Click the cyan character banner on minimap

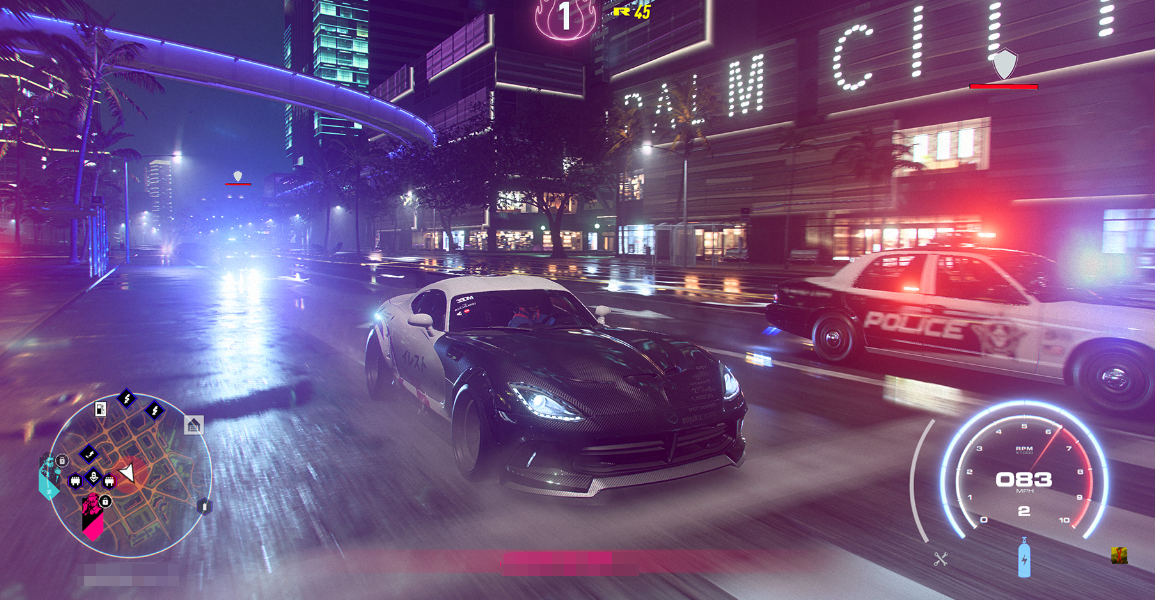pos(47,477)
